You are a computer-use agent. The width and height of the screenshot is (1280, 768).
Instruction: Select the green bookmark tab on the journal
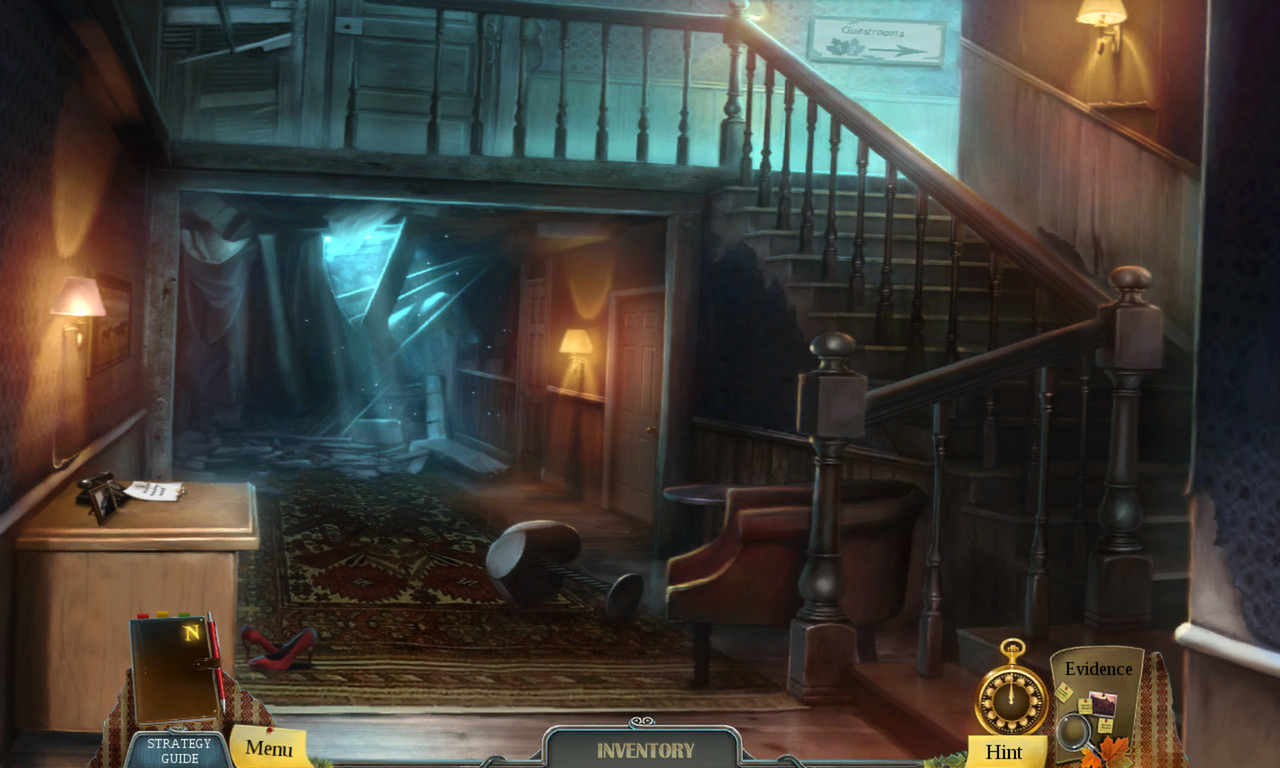(184, 614)
